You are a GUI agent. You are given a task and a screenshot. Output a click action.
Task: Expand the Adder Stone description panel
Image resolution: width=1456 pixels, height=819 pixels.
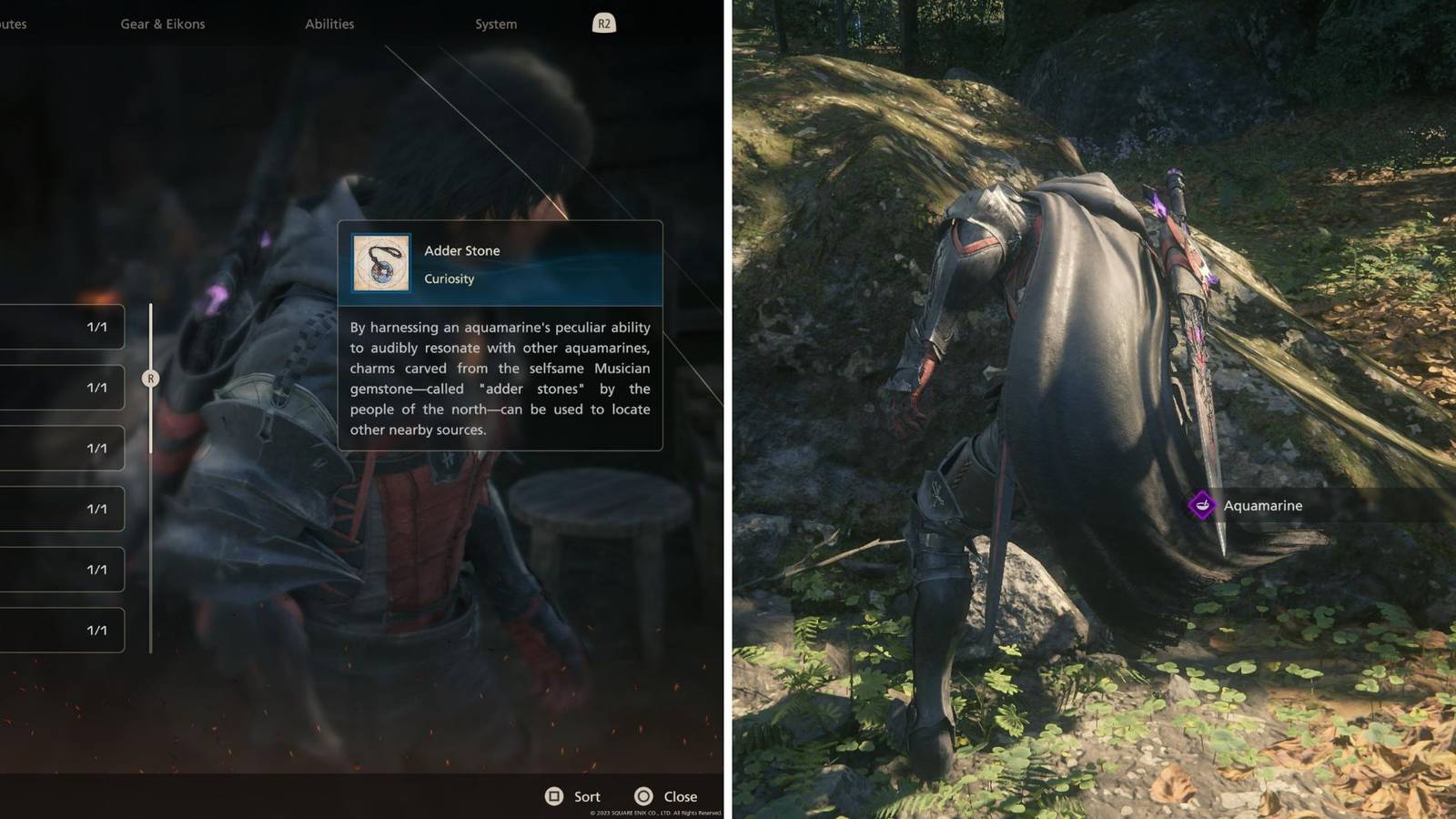coord(500,378)
